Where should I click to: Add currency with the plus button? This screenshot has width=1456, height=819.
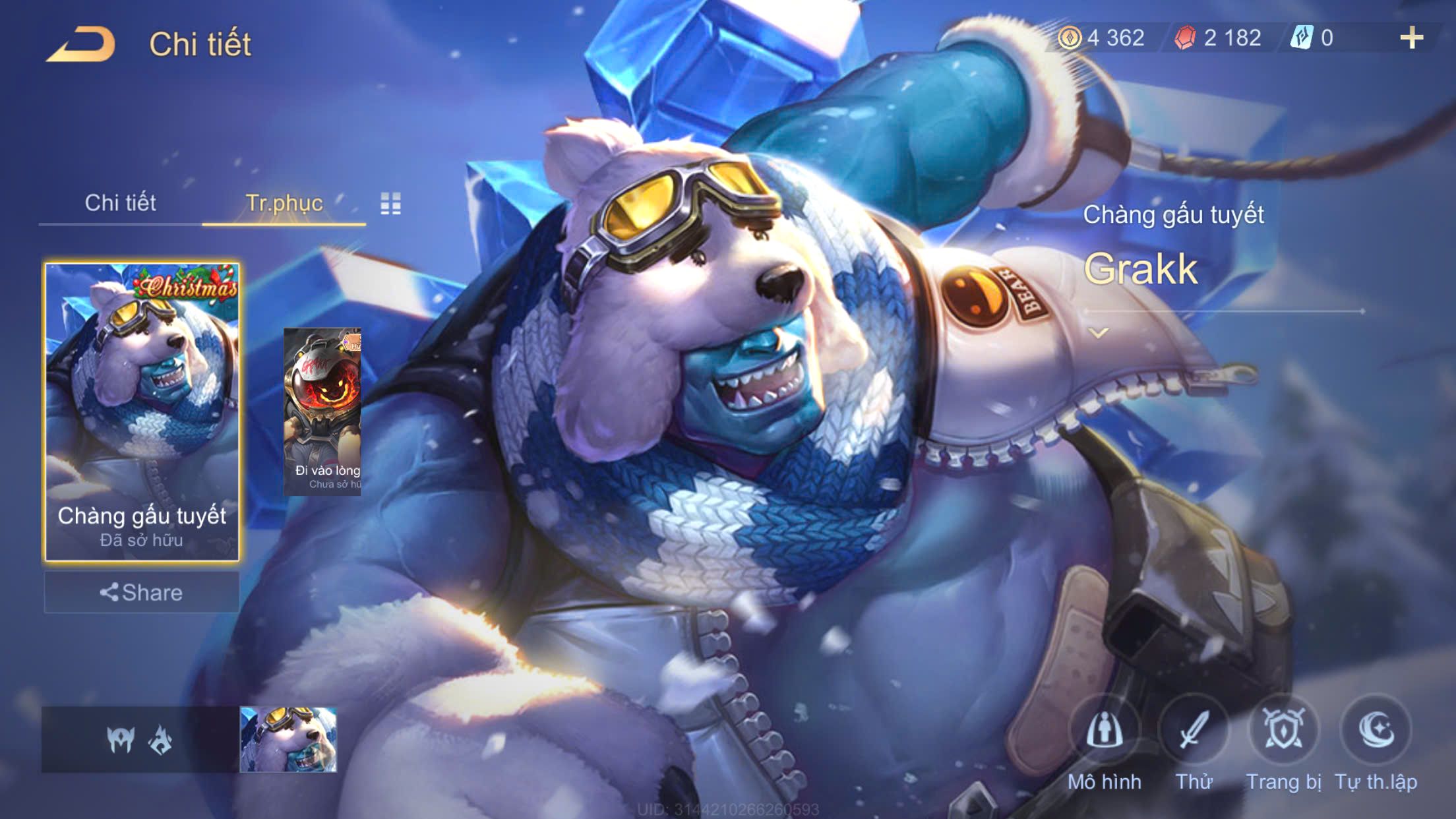(1411, 38)
